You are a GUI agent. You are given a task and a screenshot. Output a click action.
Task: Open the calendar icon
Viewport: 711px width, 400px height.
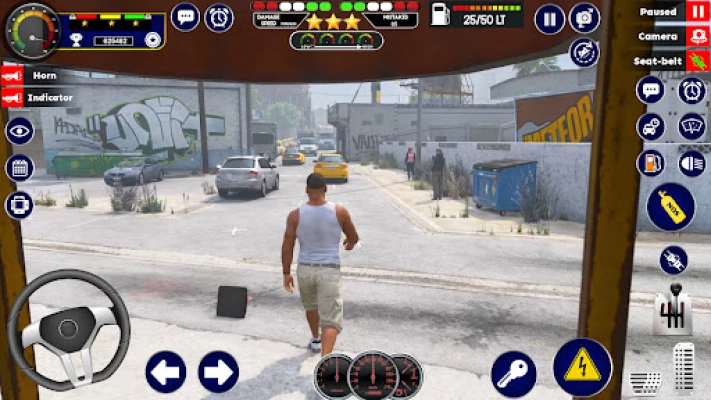[x=19, y=167]
